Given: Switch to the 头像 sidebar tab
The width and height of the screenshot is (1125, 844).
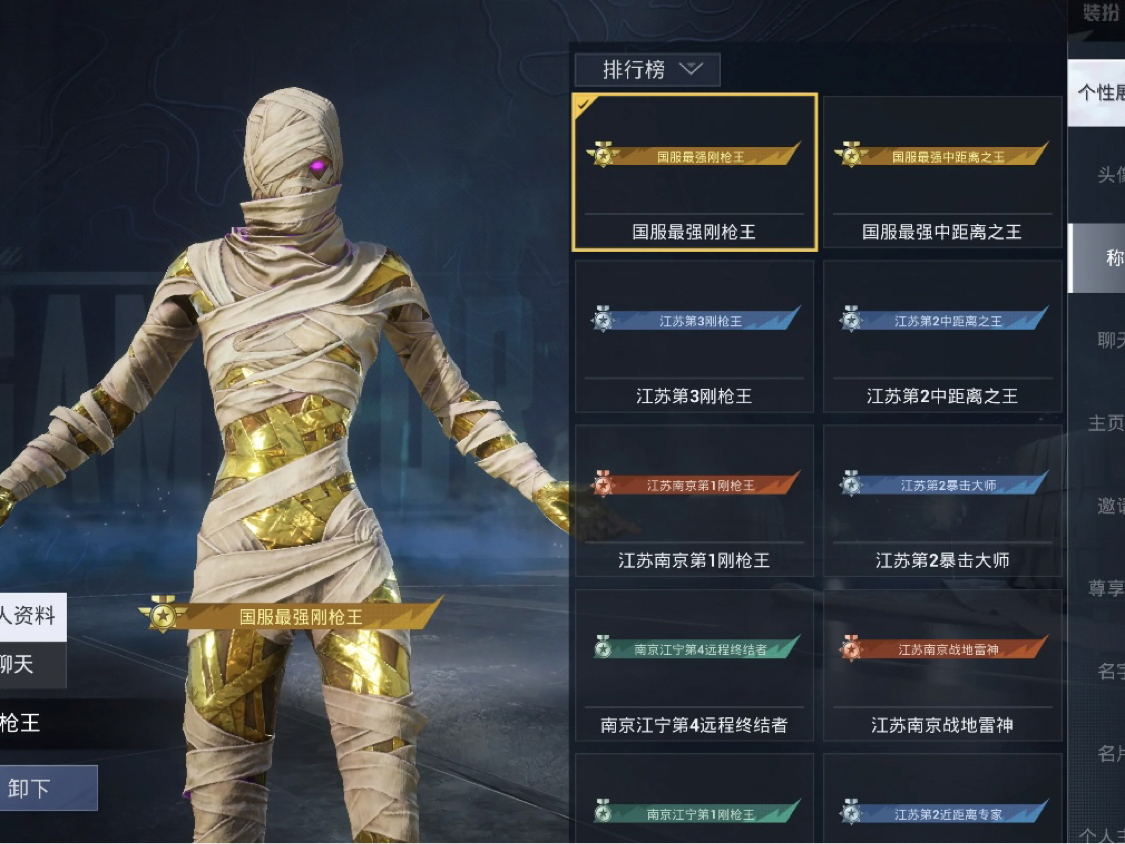Looking at the screenshot, I should pyautogui.click(x=1106, y=176).
